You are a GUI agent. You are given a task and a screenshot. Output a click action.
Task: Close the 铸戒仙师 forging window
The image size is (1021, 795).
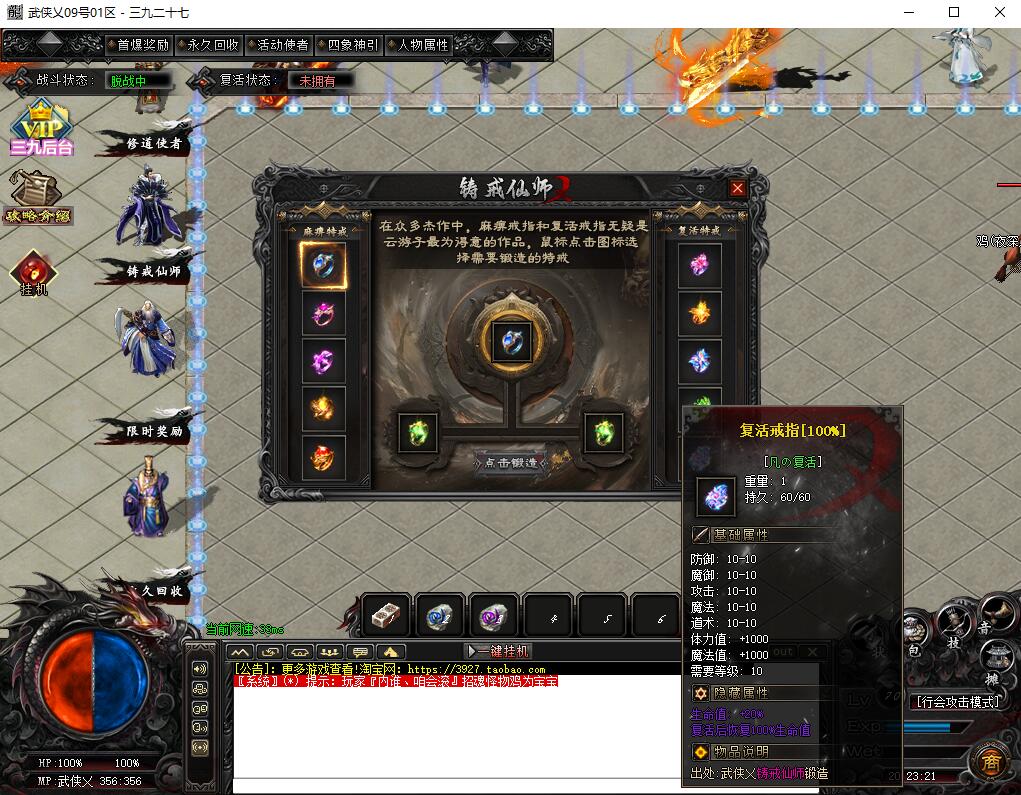click(x=737, y=188)
